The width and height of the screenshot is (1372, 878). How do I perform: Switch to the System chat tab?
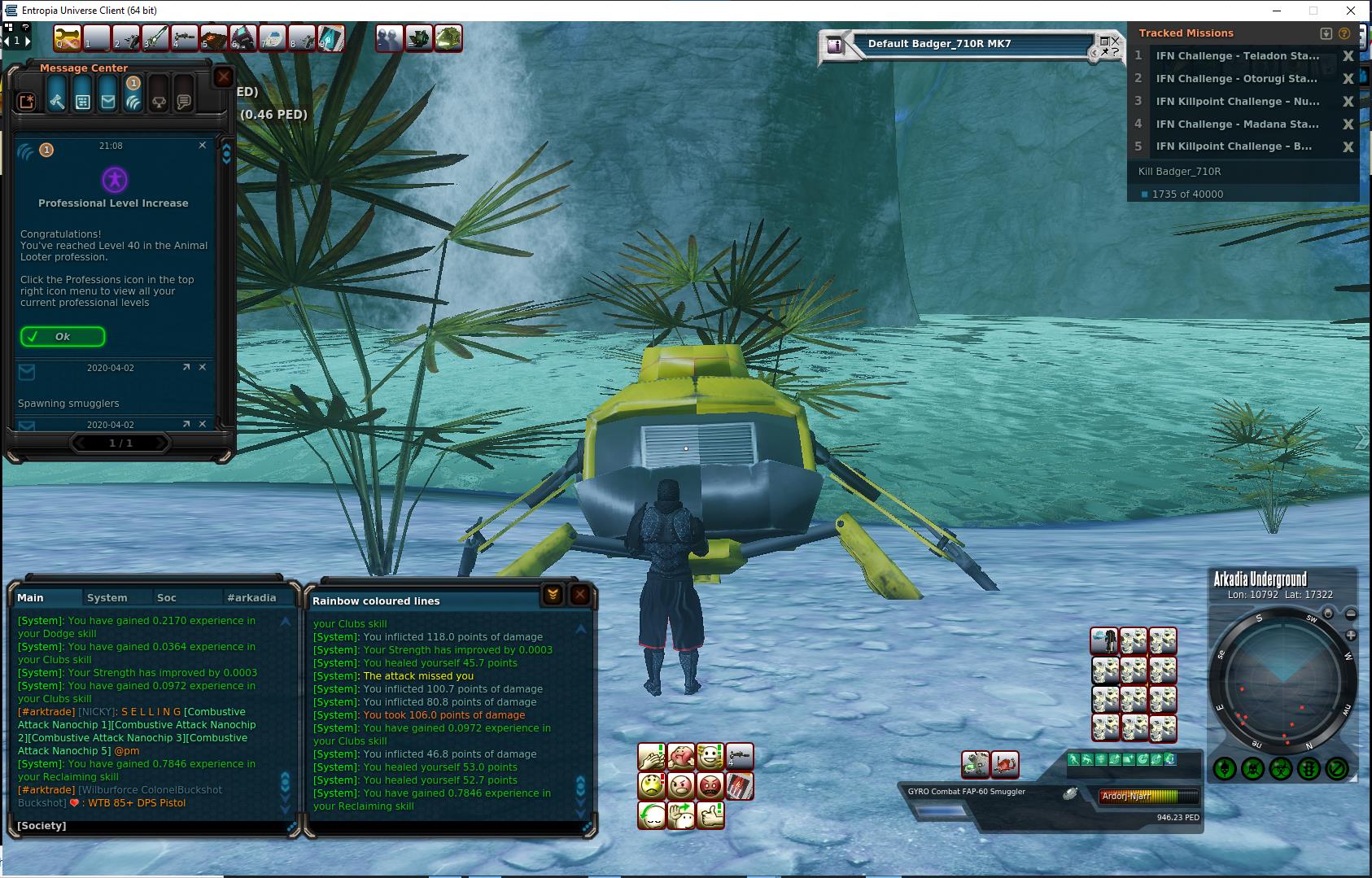tap(107, 597)
